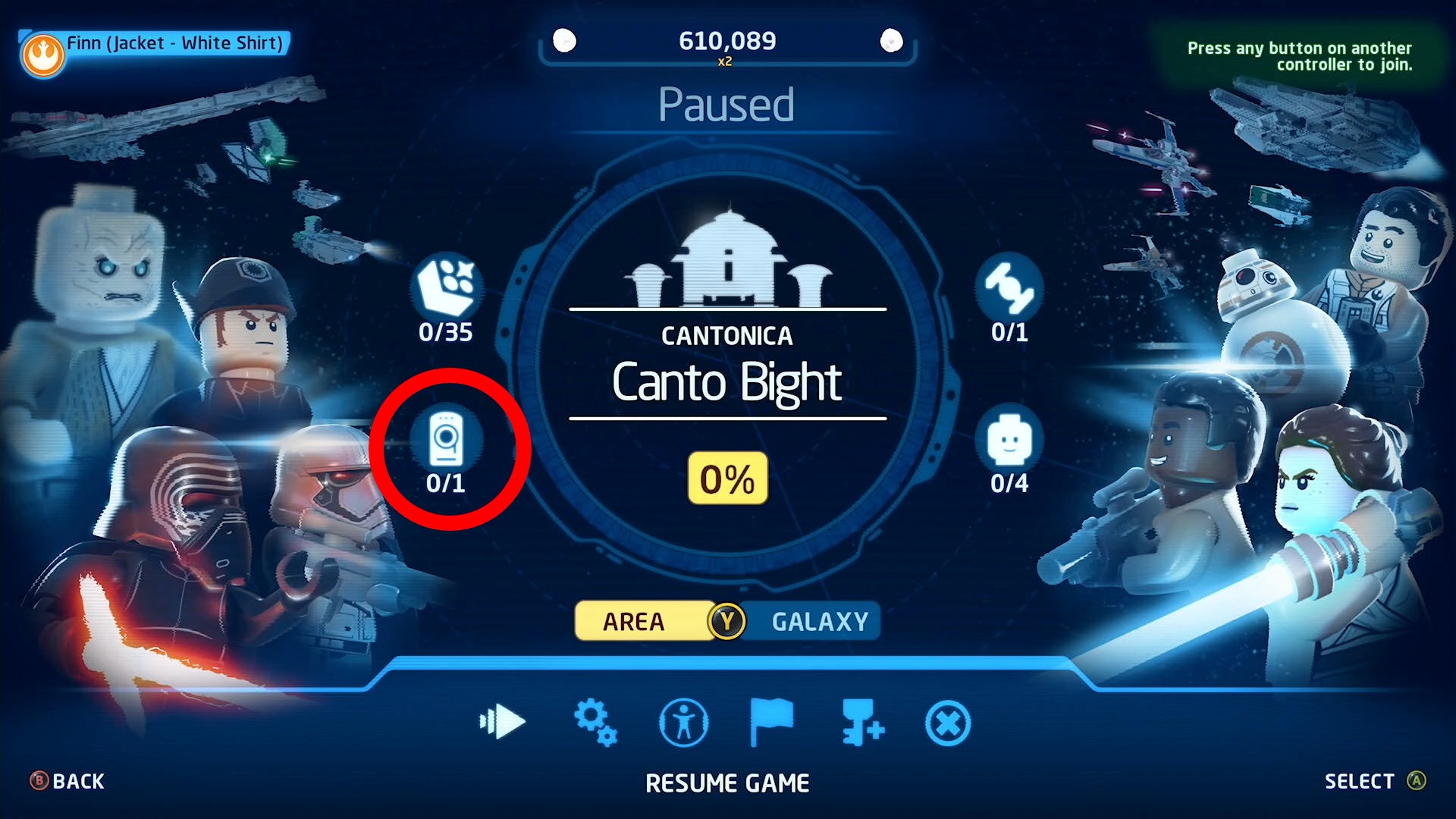The width and height of the screenshot is (1456, 819).
Task: Click the flag checkpoint icon
Action: click(770, 722)
